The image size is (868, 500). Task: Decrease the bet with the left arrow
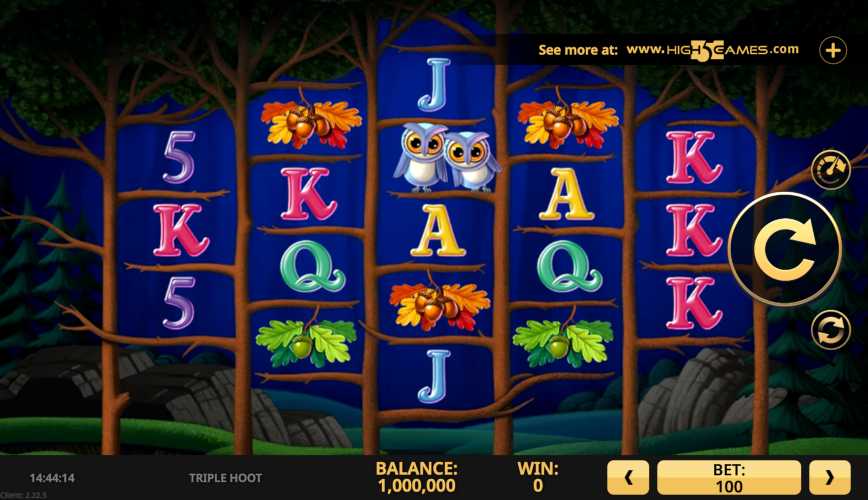(x=629, y=477)
